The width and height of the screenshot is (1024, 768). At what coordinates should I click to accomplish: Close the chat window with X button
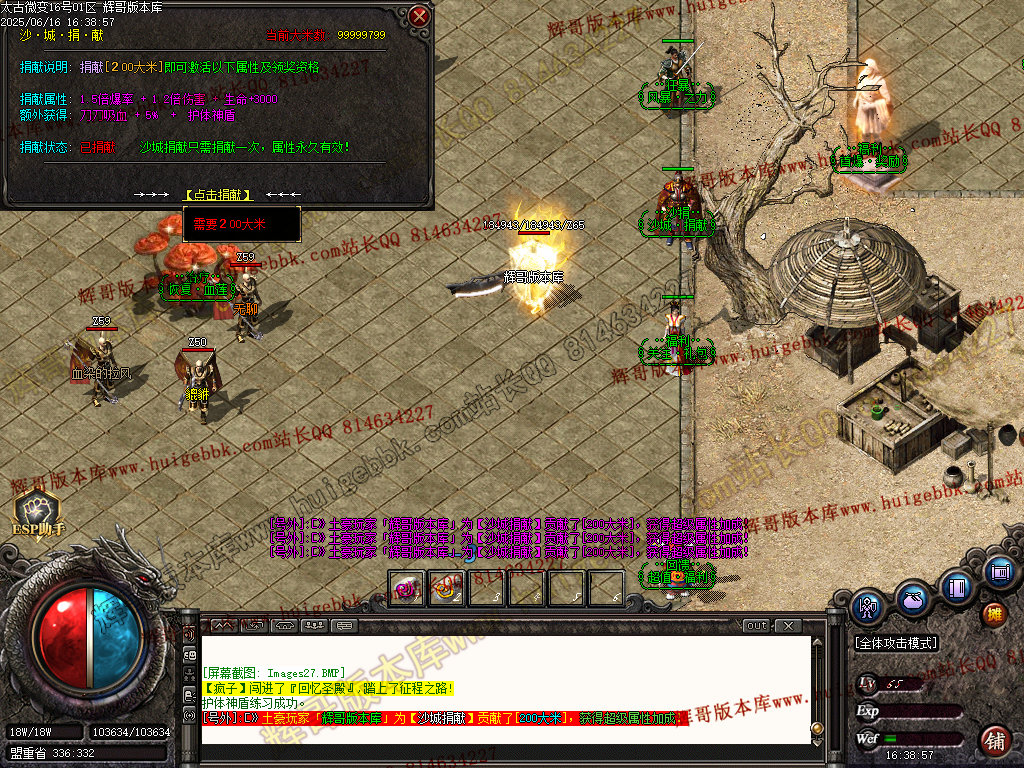tap(788, 626)
